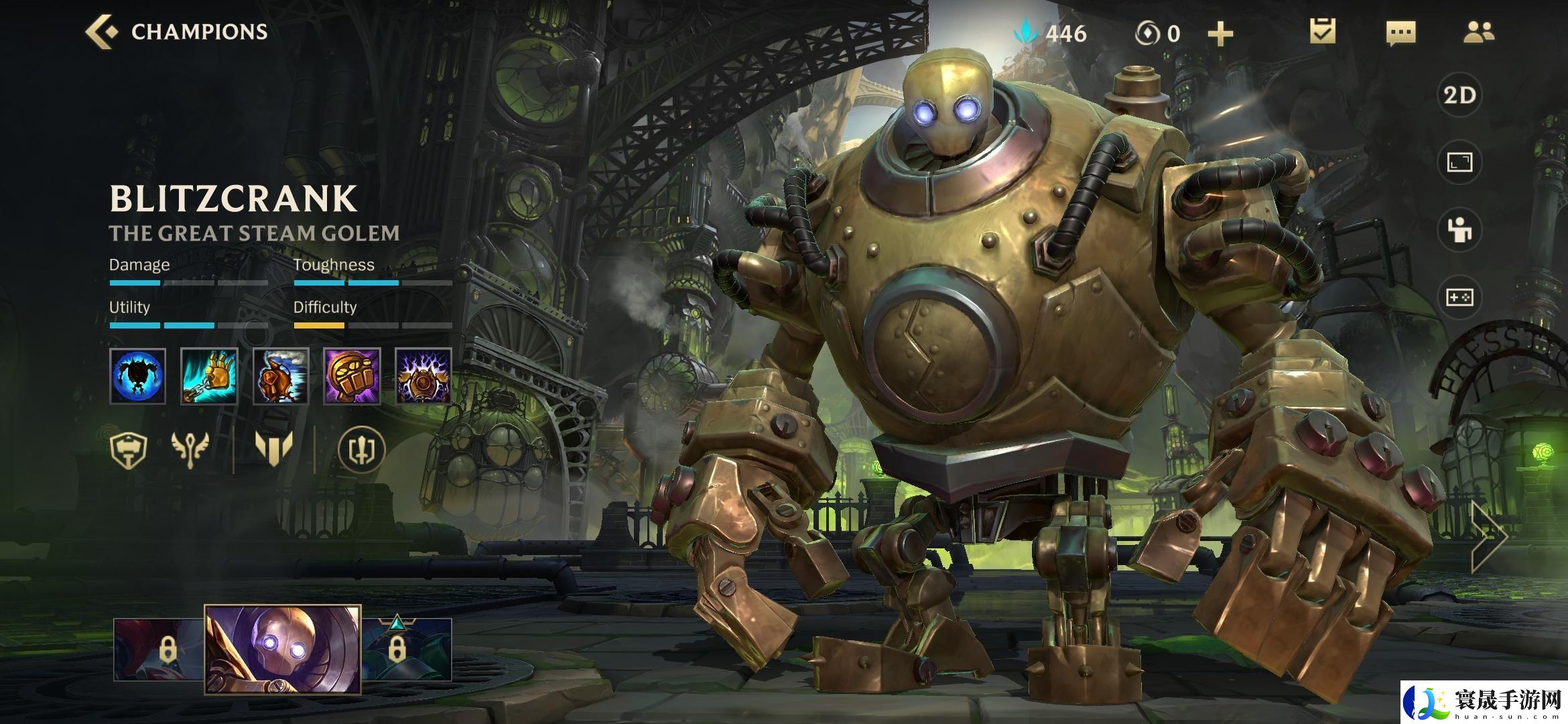Click the circular trident lane icon

coord(362,448)
